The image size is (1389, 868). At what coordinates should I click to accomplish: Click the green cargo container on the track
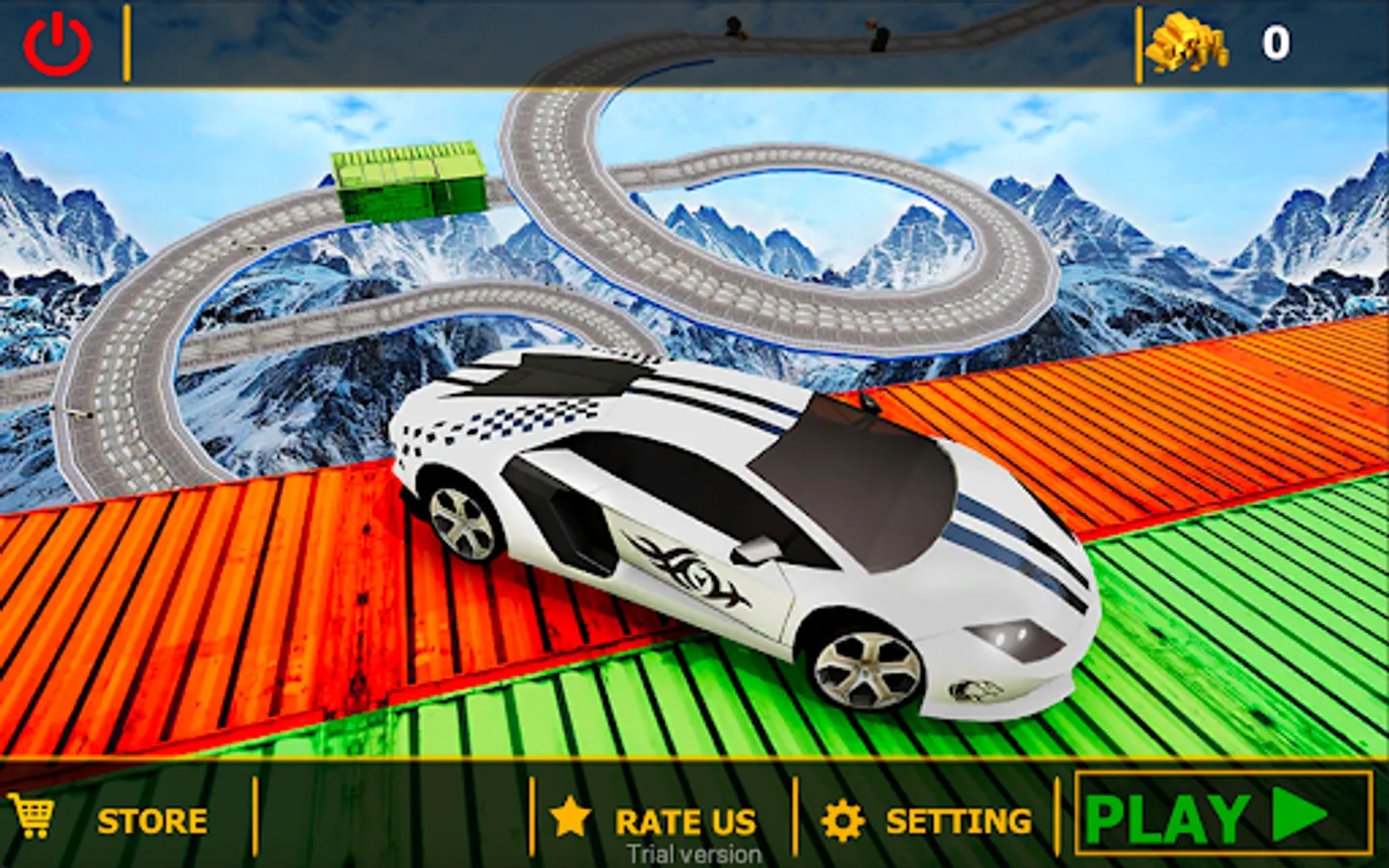pos(410,183)
